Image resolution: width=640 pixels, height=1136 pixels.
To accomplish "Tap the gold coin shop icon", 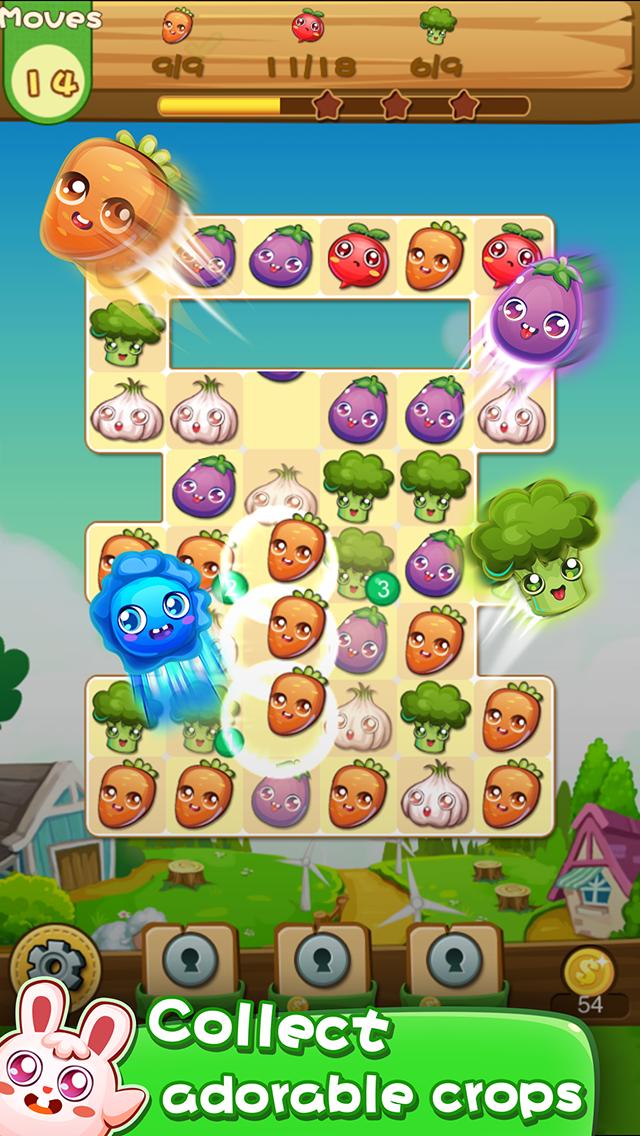I will point(589,970).
